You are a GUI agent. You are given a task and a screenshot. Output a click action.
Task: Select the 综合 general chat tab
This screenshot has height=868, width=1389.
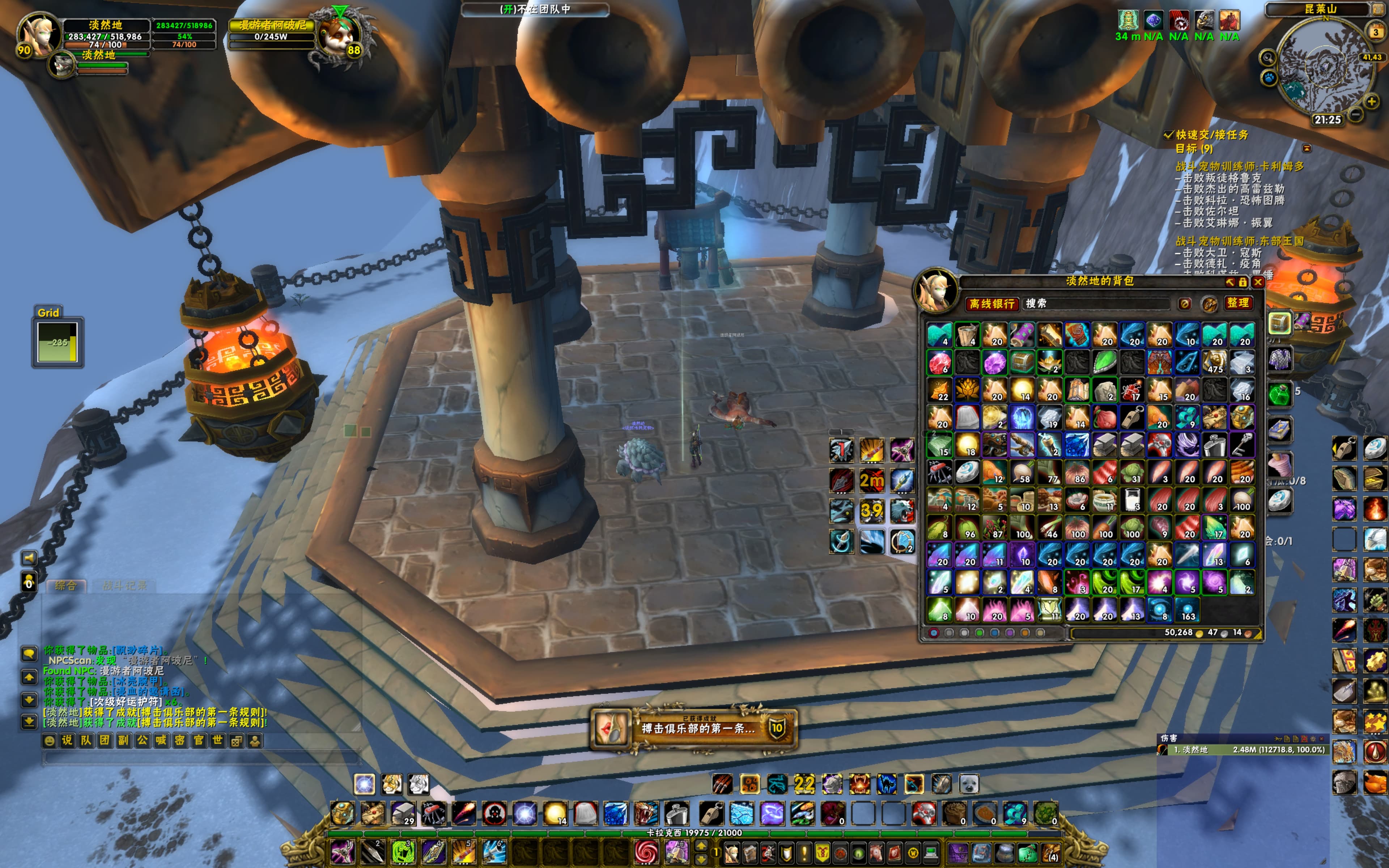pos(65,586)
